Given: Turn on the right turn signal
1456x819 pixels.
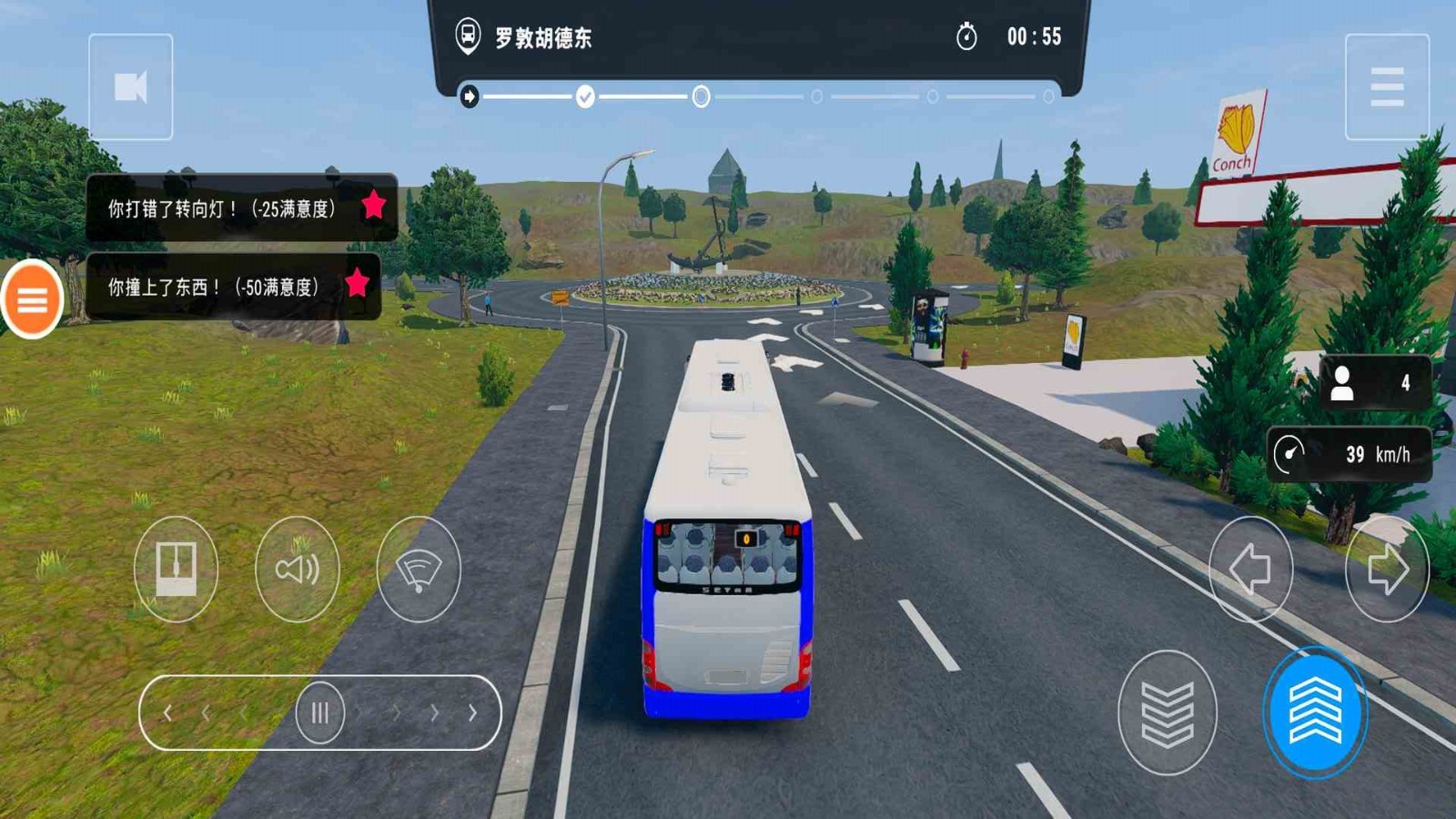Looking at the screenshot, I should tap(1387, 570).
